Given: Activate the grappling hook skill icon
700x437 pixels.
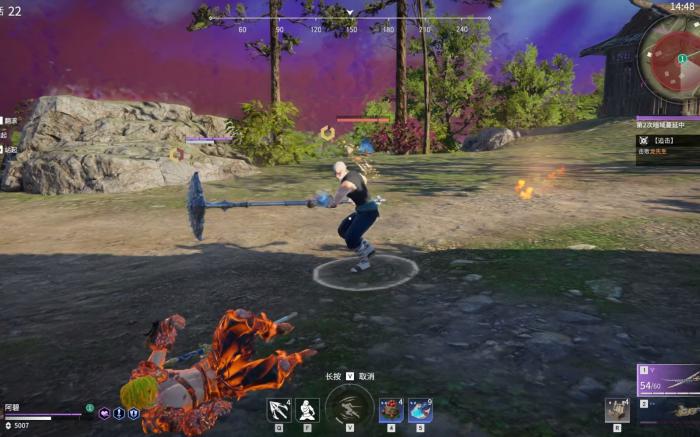Looking at the screenshot, I should [x=279, y=409].
